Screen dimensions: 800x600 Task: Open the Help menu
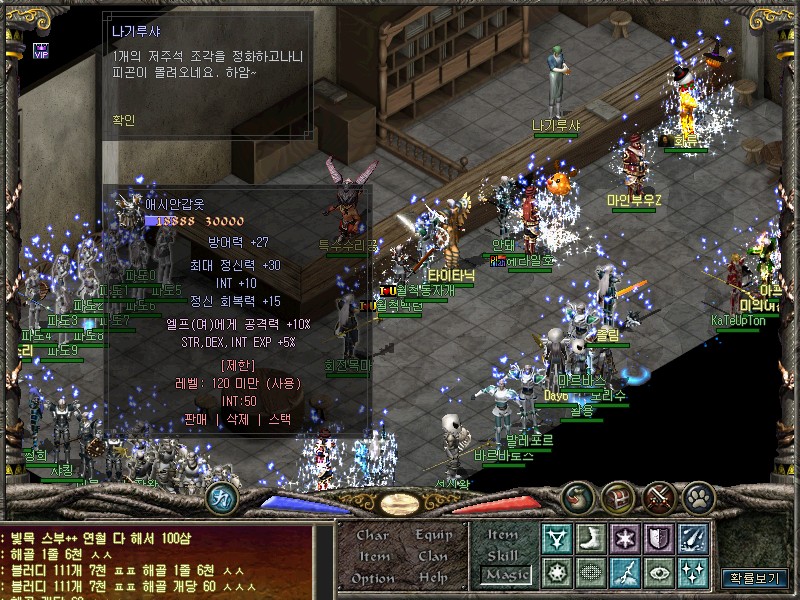coord(433,578)
